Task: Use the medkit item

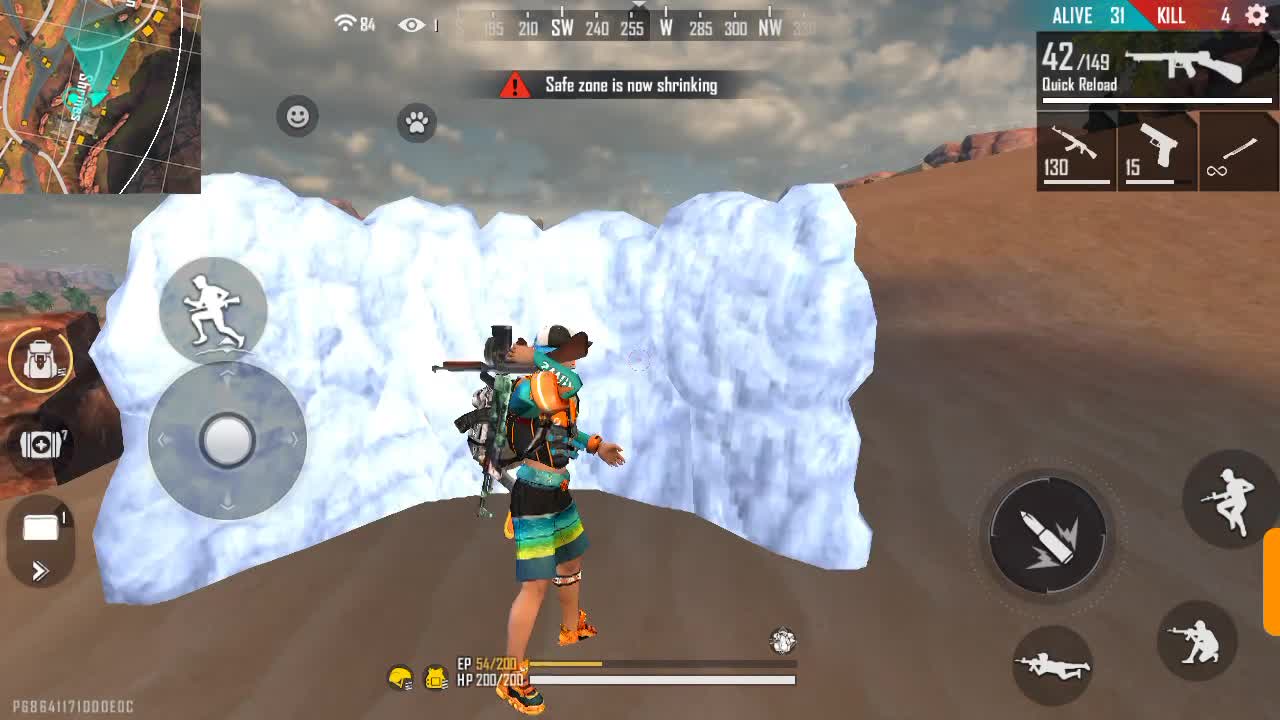Action: [x=40, y=443]
